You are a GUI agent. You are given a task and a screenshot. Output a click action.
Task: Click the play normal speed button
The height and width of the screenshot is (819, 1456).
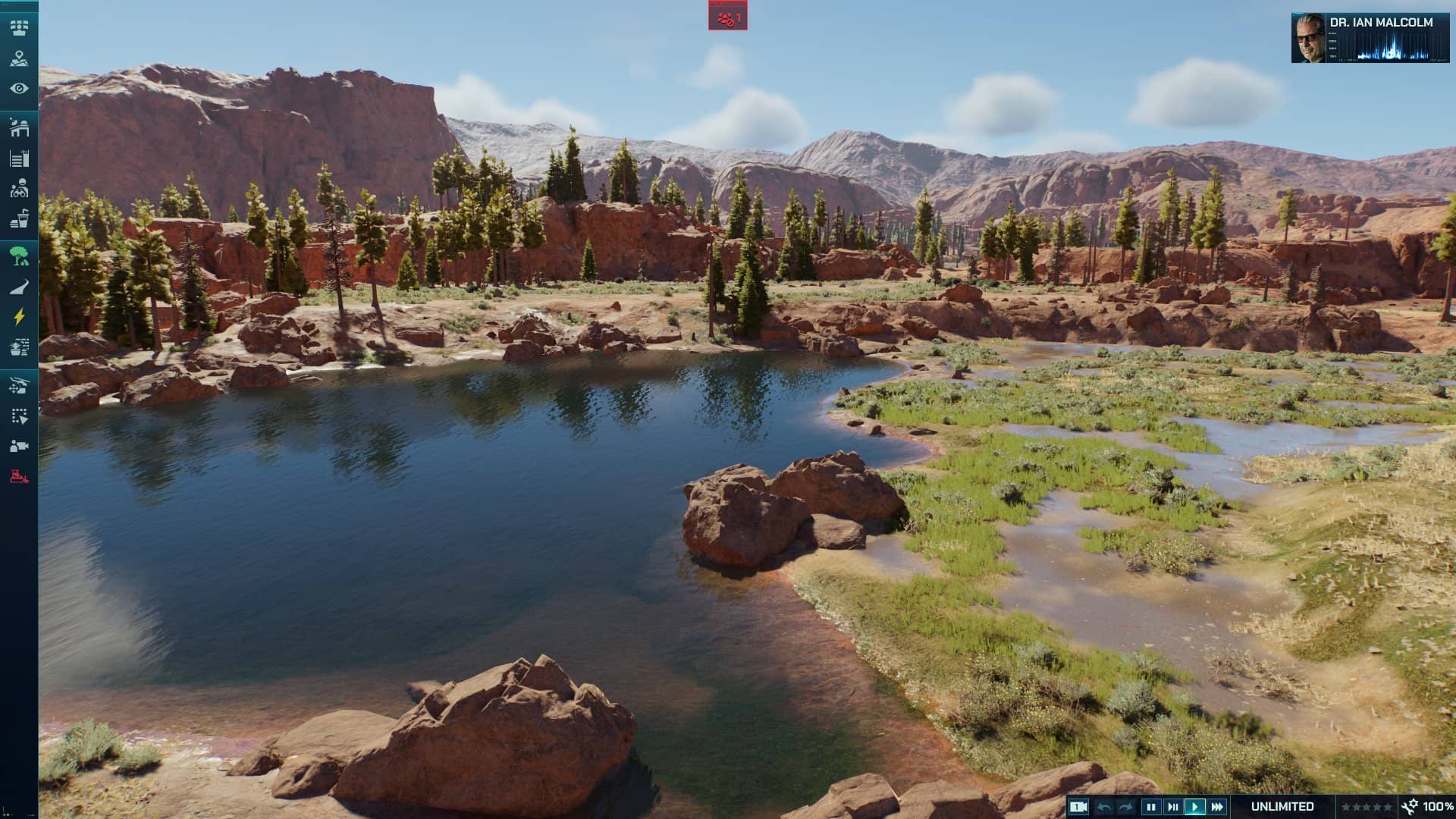tap(1195, 807)
